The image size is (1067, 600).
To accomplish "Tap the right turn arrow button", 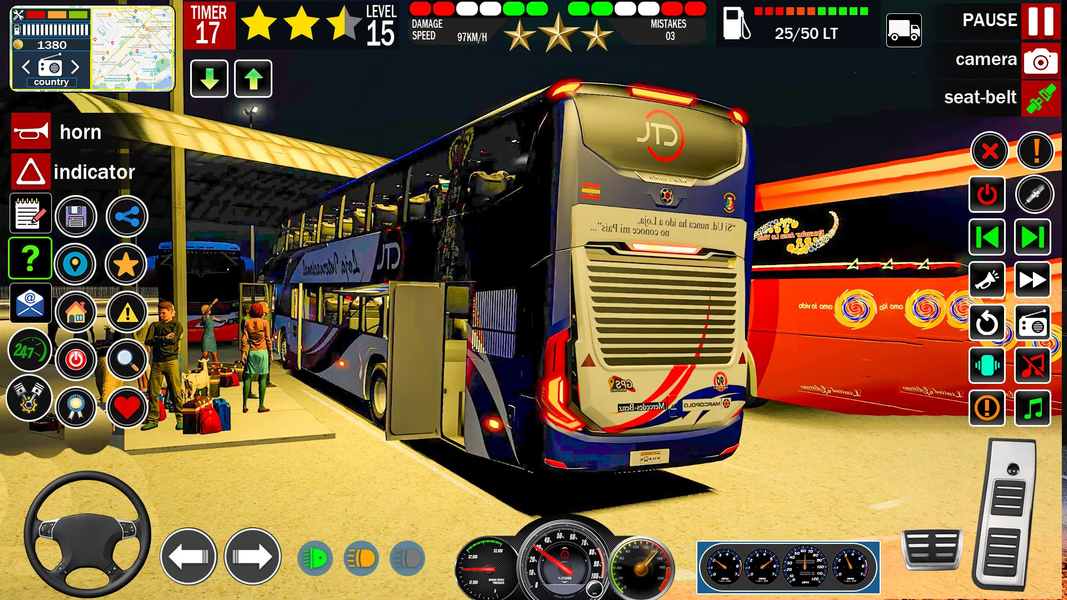I will [x=252, y=556].
